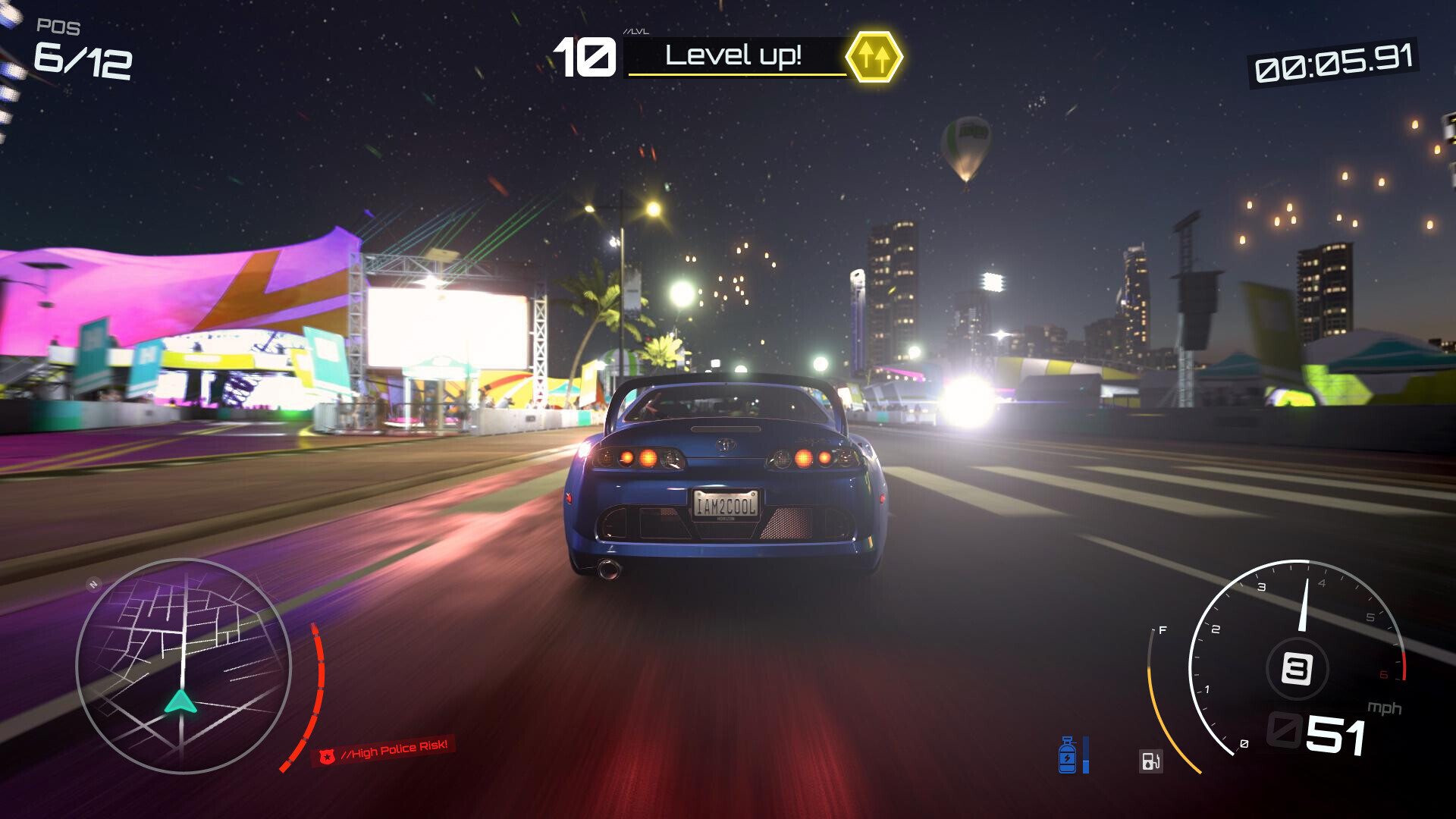Viewport: 1456px width, 819px height.
Task: Click the blue nitro bottle icon
Action: (x=1067, y=755)
